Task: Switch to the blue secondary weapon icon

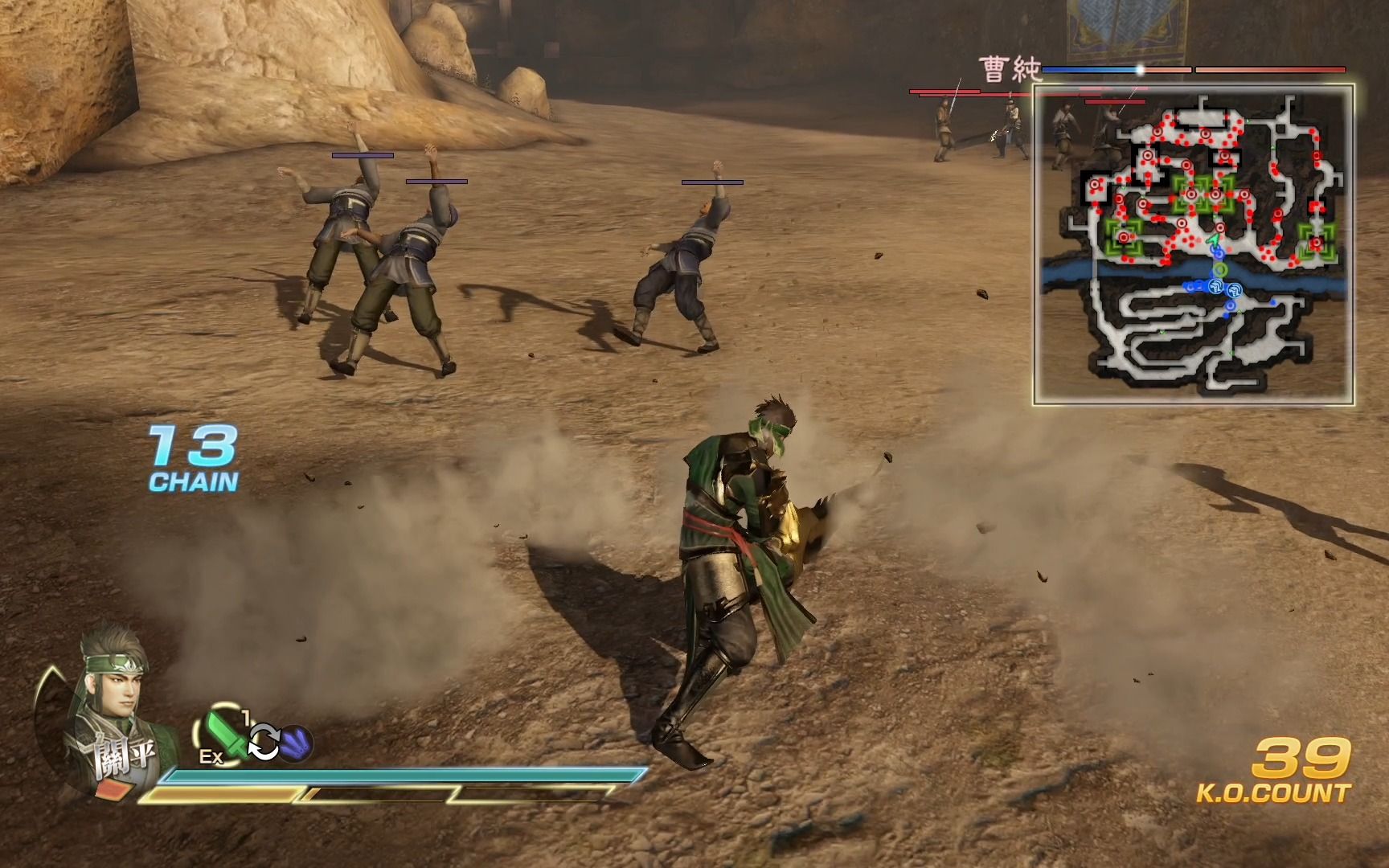Action: click(x=297, y=743)
